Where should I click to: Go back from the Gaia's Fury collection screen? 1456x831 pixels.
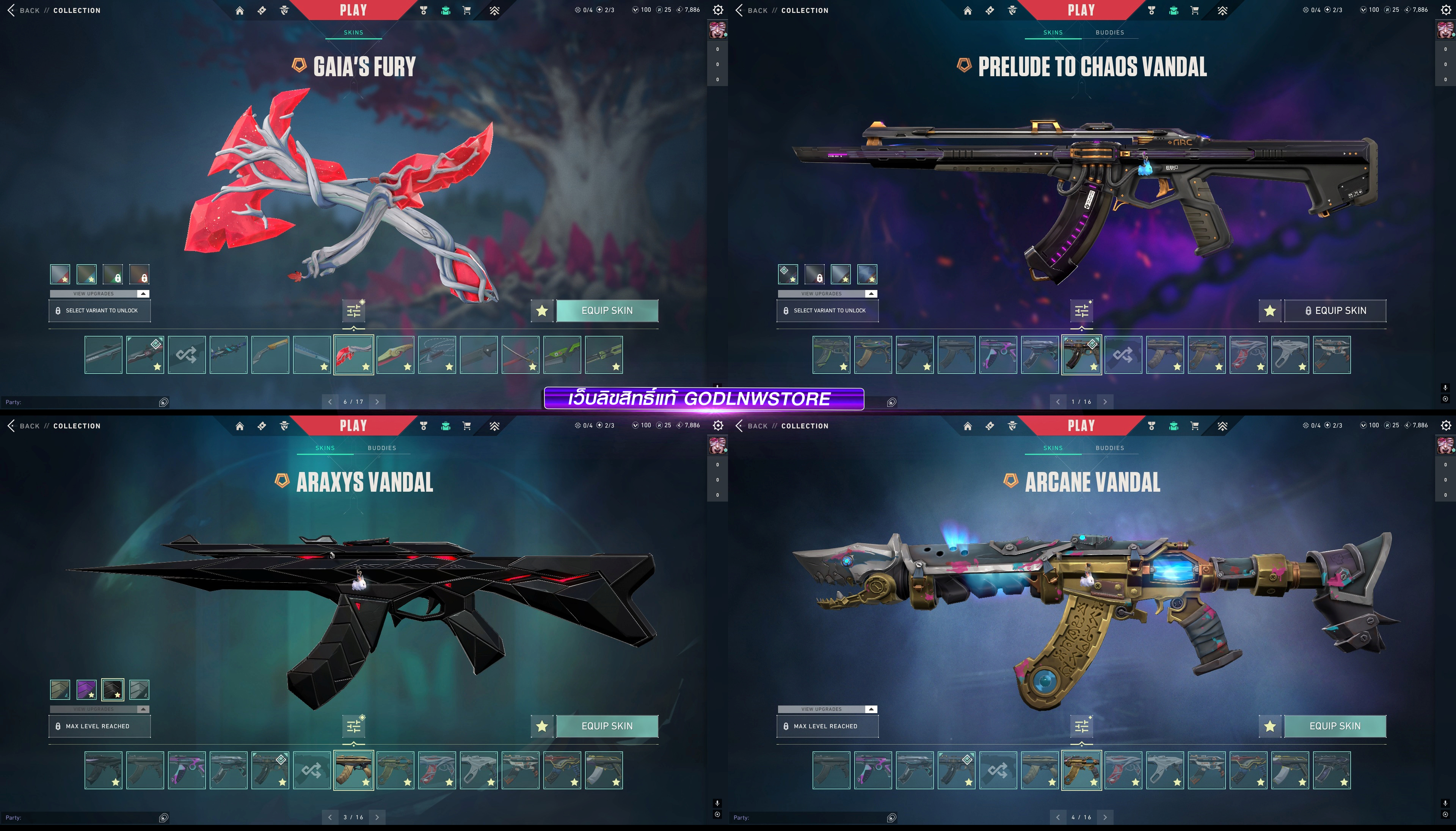23,10
